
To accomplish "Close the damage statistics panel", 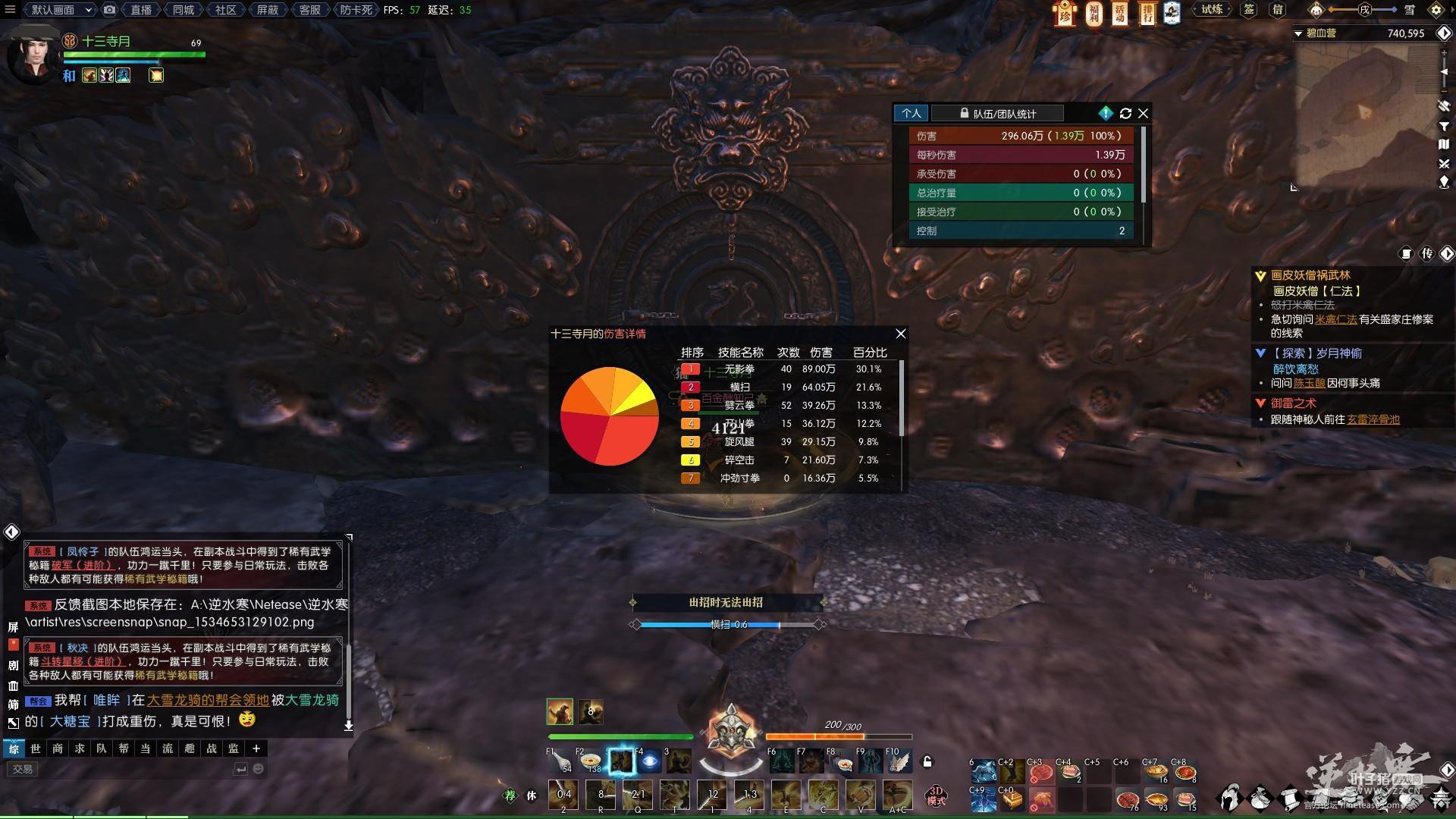I will click(1143, 114).
